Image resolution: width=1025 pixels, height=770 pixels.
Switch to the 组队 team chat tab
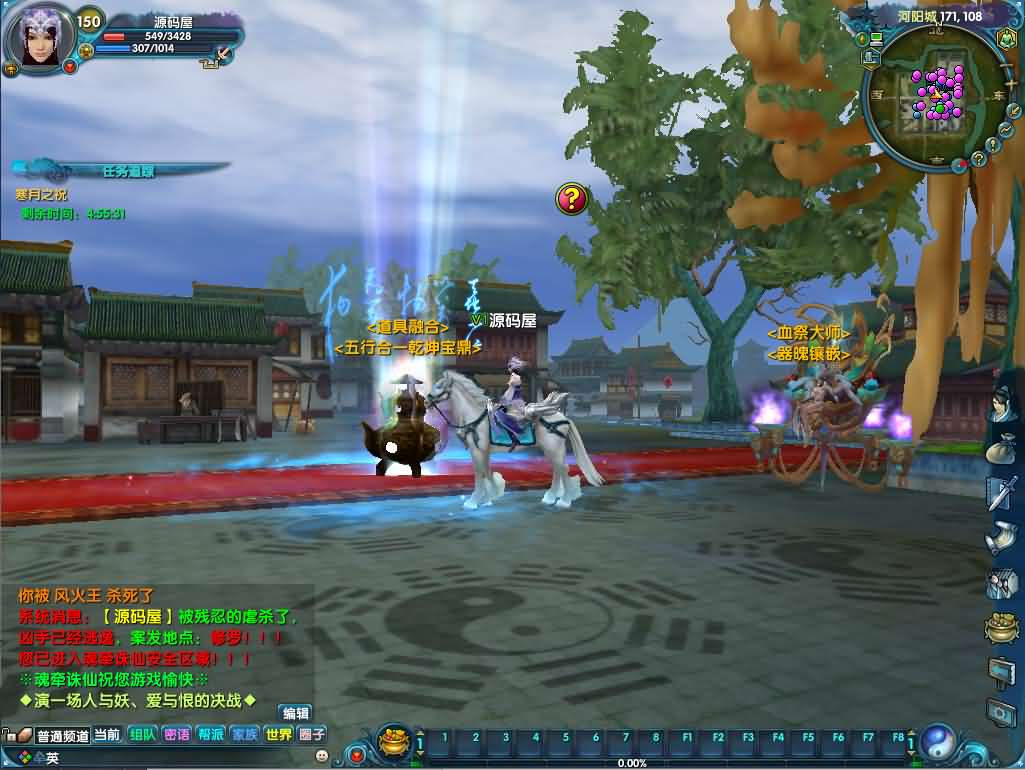tap(142, 735)
